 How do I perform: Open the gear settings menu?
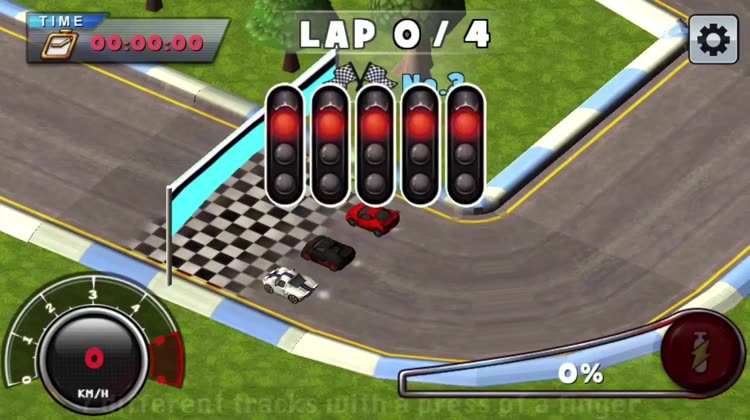(x=713, y=40)
